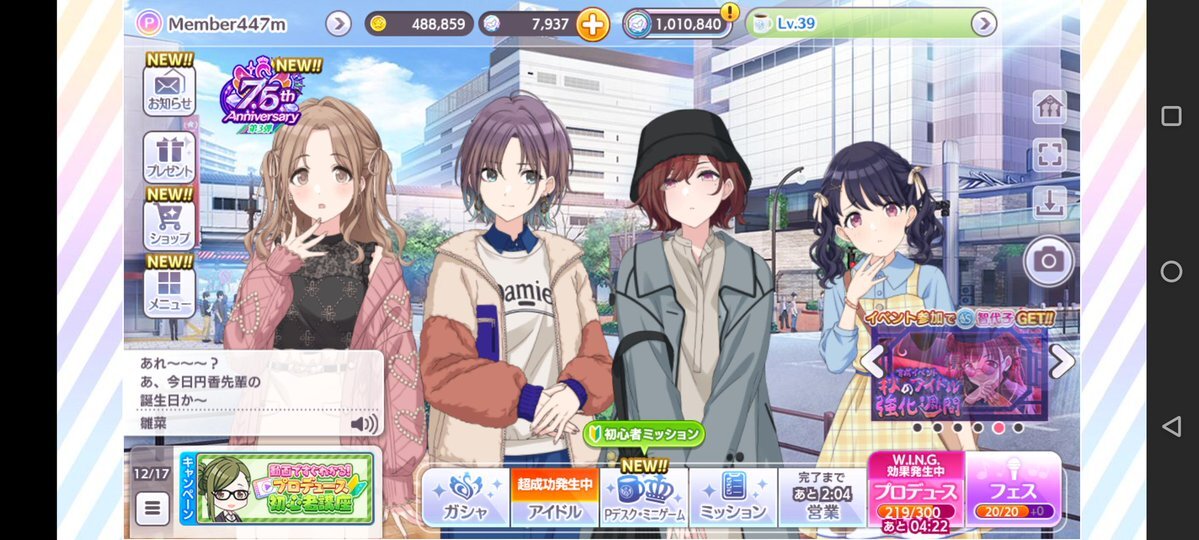Tap the 7.5th Anniversary badge
The height and width of the screenshot is (540, 1199).
coord(261,102)
